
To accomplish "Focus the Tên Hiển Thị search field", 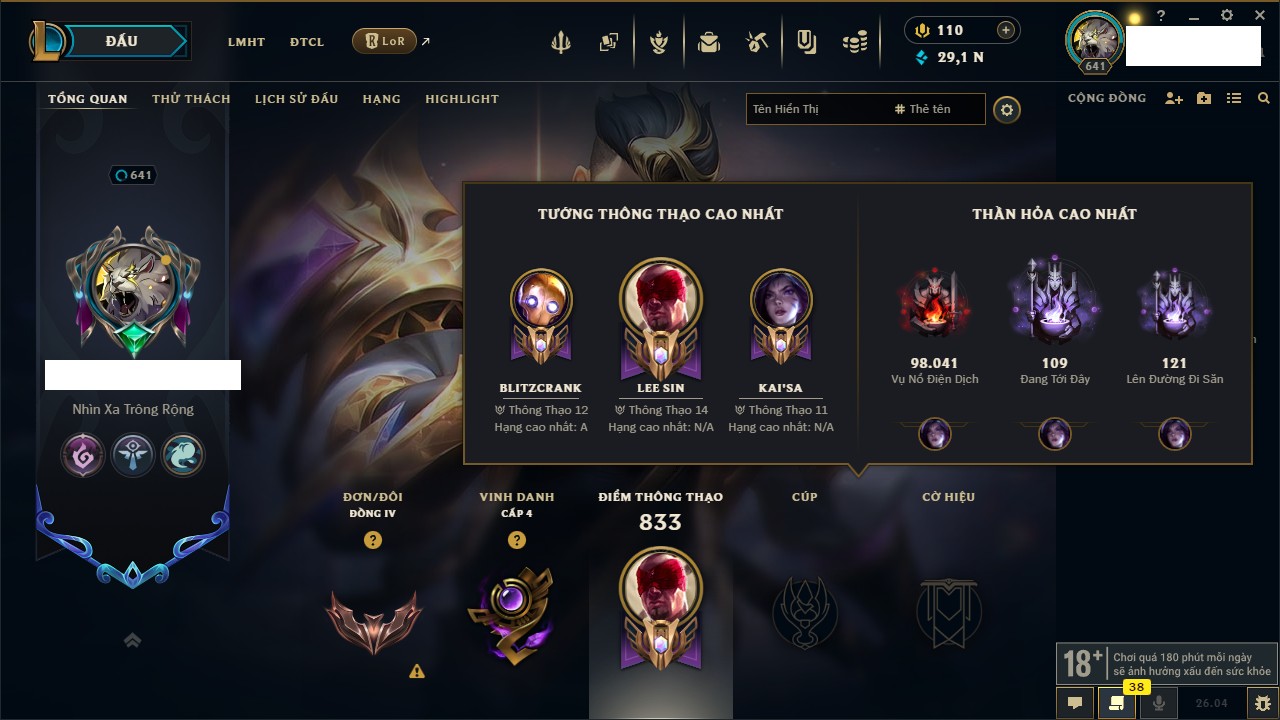I will click(815, 109).
